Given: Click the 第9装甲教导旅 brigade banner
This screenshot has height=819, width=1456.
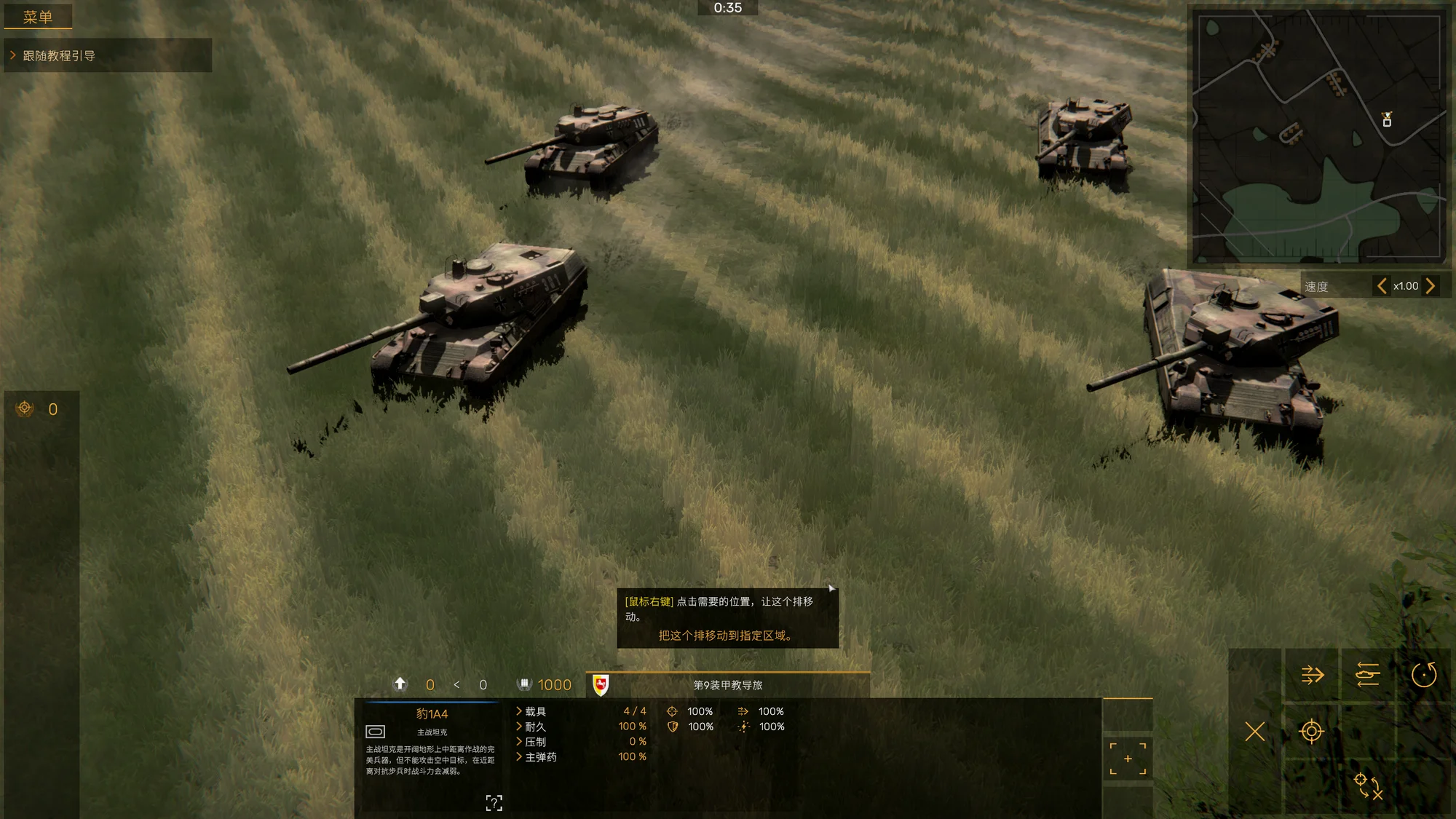Looking at the screenshot, I should click(x=727, y=685).
